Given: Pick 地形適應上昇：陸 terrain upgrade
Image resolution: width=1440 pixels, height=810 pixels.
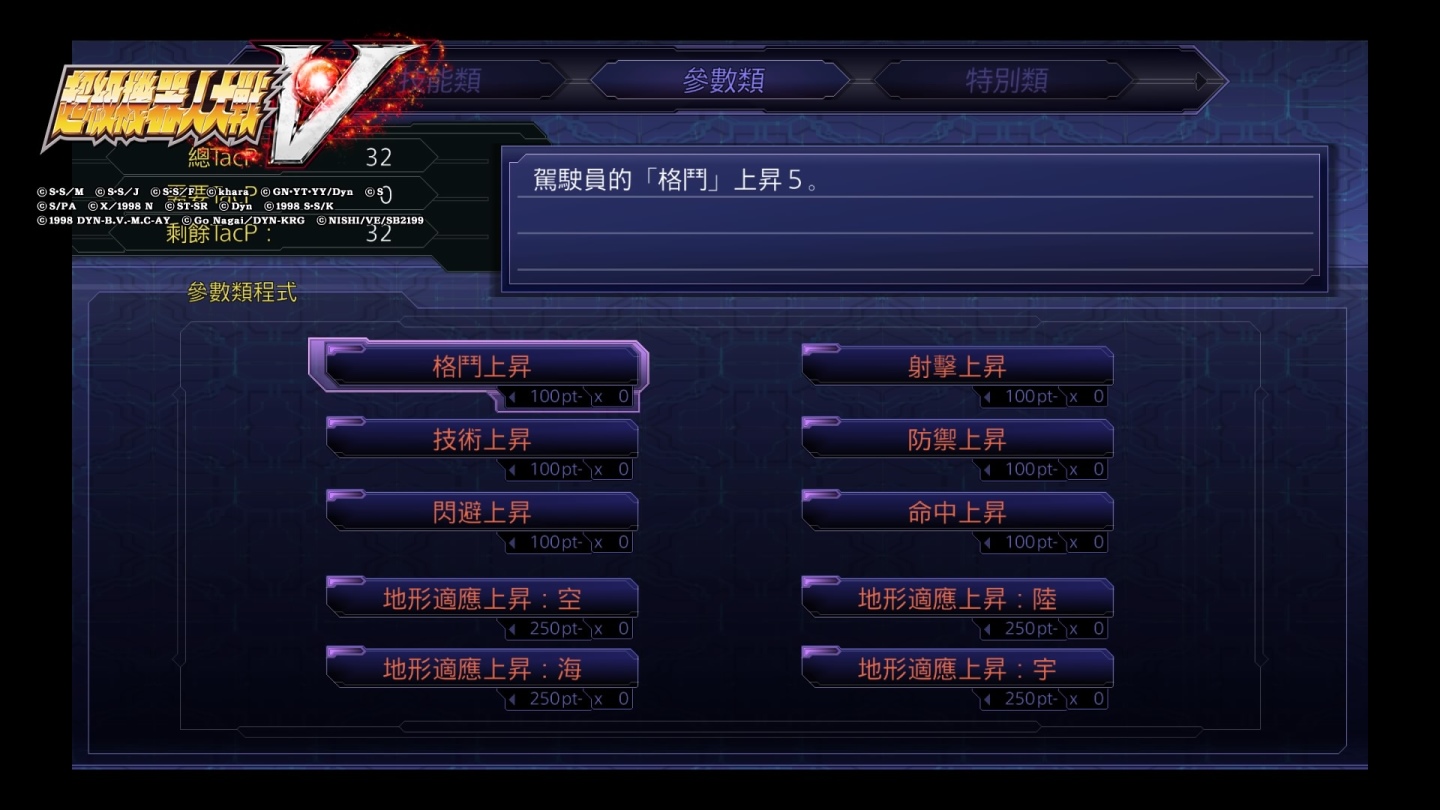Looking at the screenshot, I should tap(957, 597).
